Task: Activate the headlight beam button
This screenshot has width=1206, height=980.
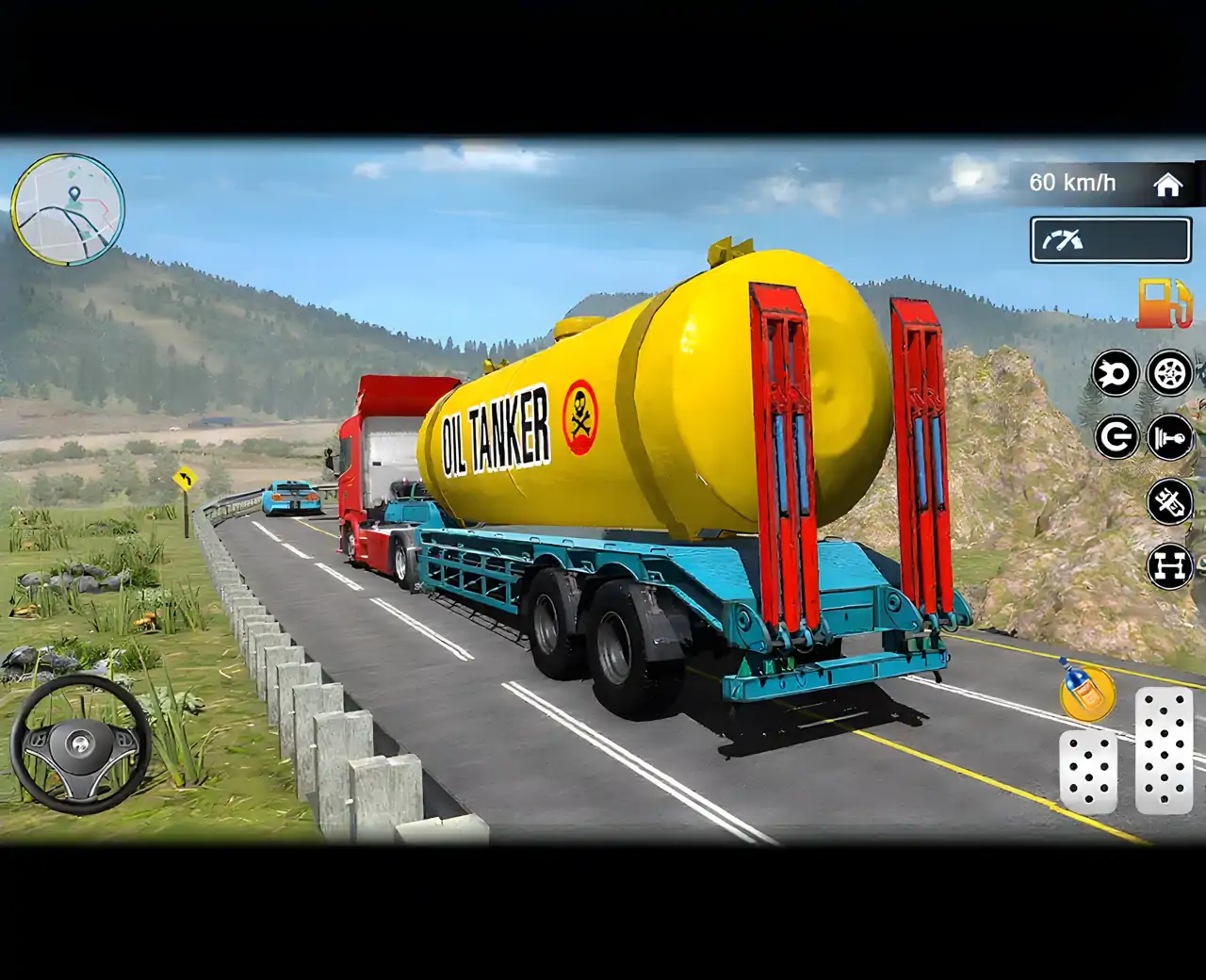Action: coord(1116,374)
